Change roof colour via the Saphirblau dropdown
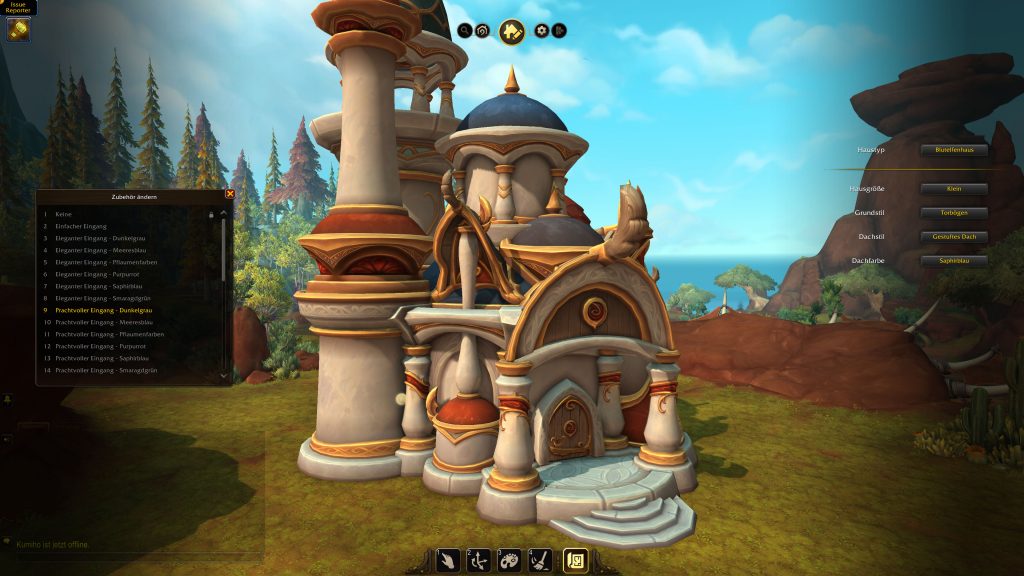The width and height of the screenshot is (1024, 576). 954,261
